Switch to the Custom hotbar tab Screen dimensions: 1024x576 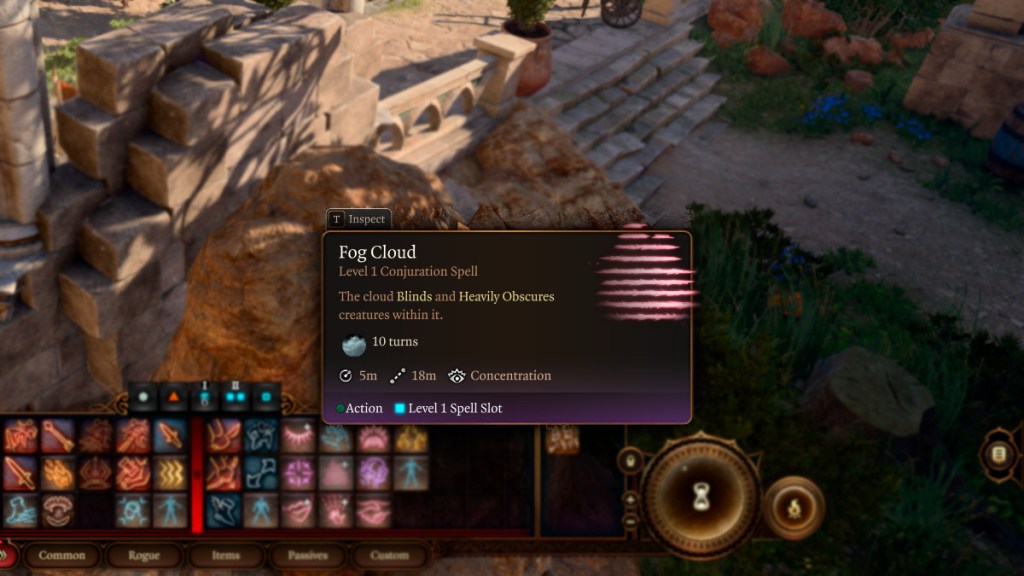389,555
